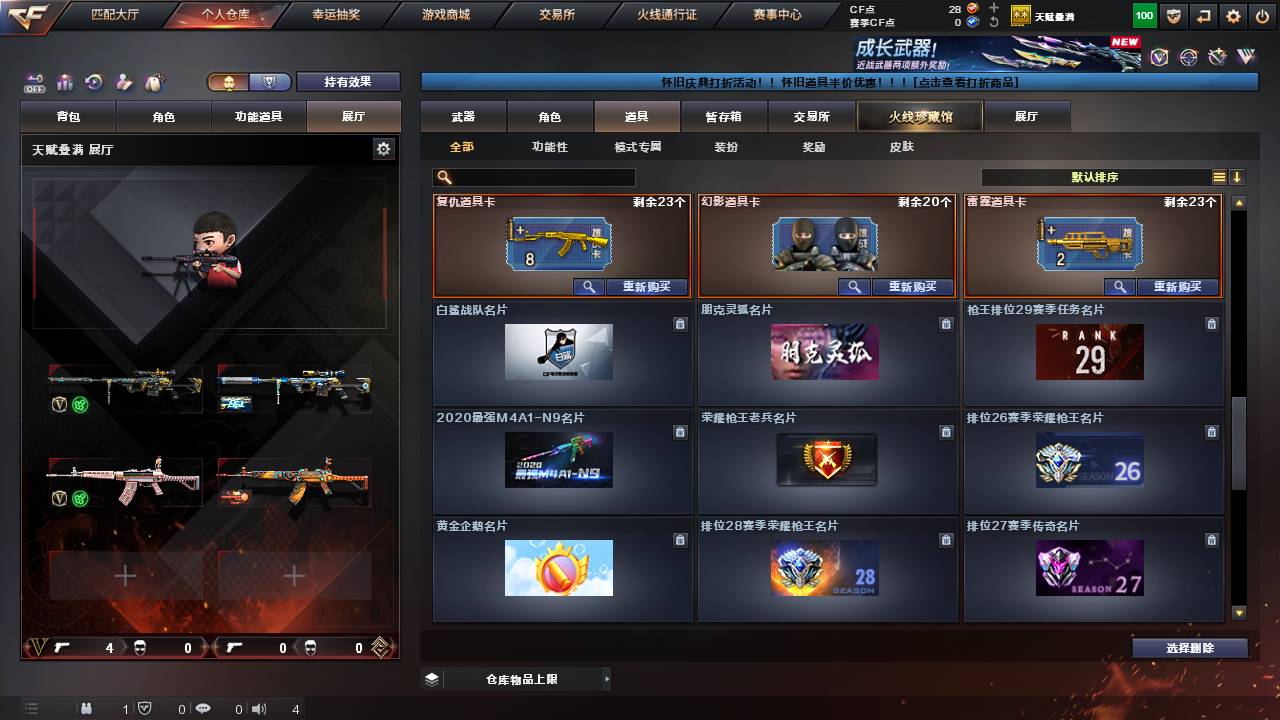Expand the 仓库物品上限 section arrow
The image size is (1280, 720).
coord(608,677)
